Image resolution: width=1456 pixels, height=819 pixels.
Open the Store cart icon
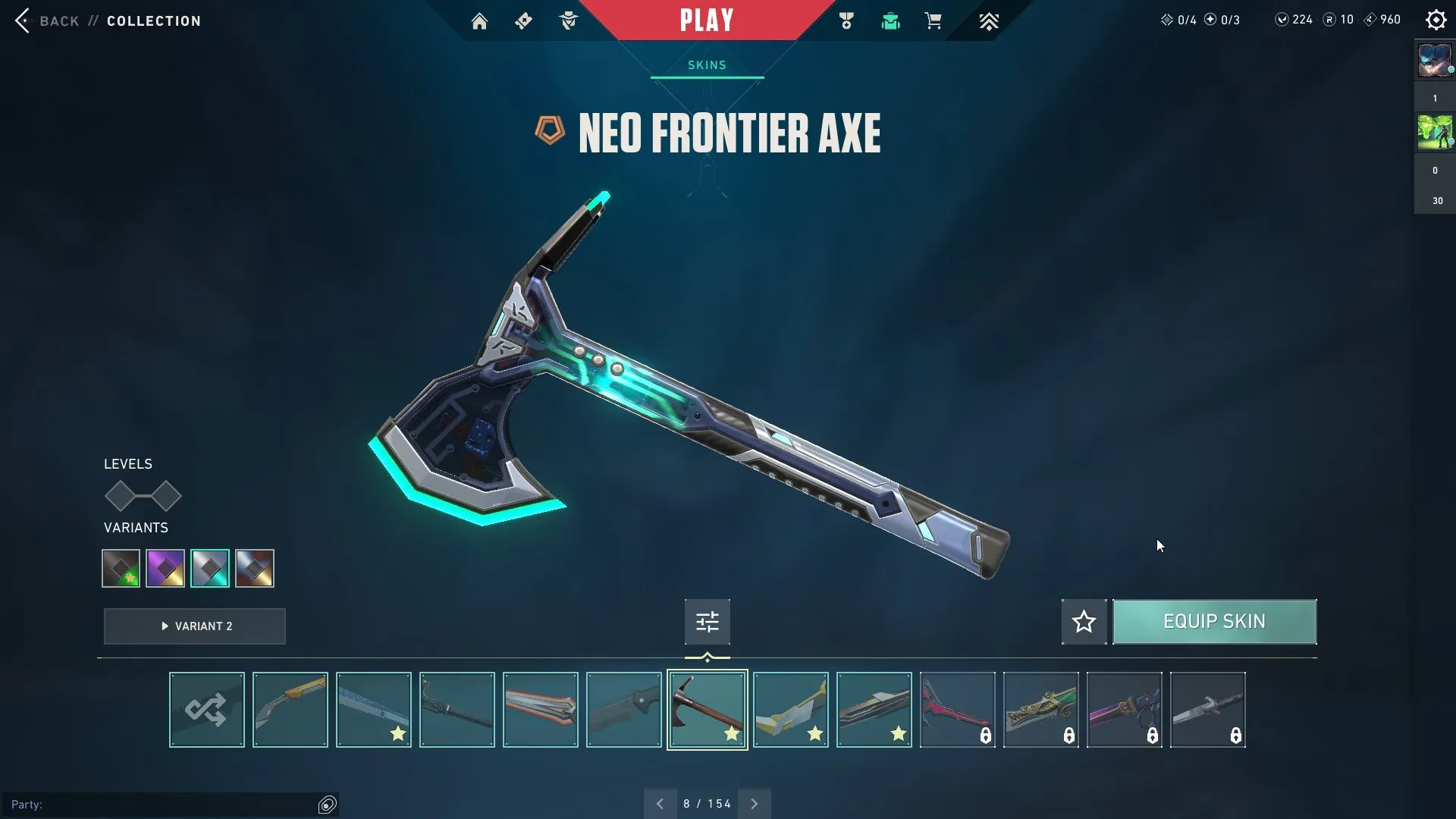coord(933,20)
